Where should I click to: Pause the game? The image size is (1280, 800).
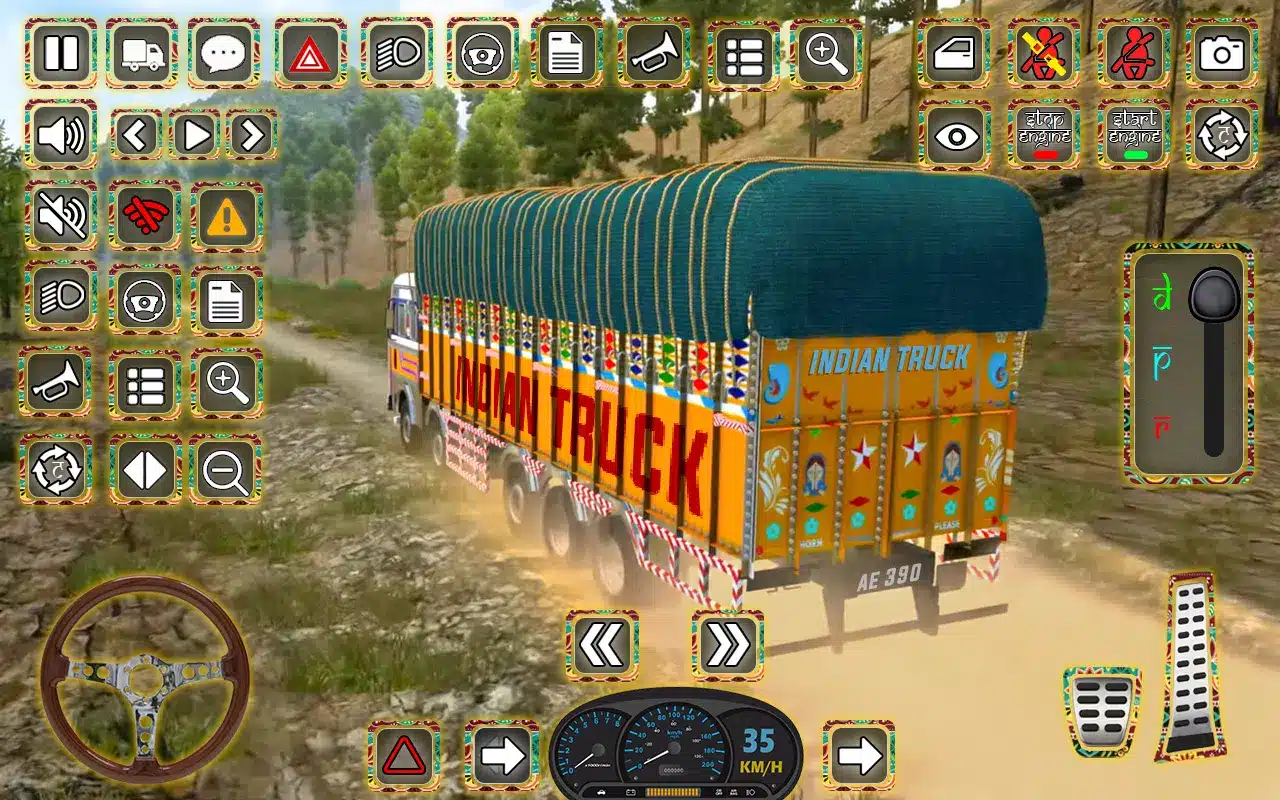[61, 53]
